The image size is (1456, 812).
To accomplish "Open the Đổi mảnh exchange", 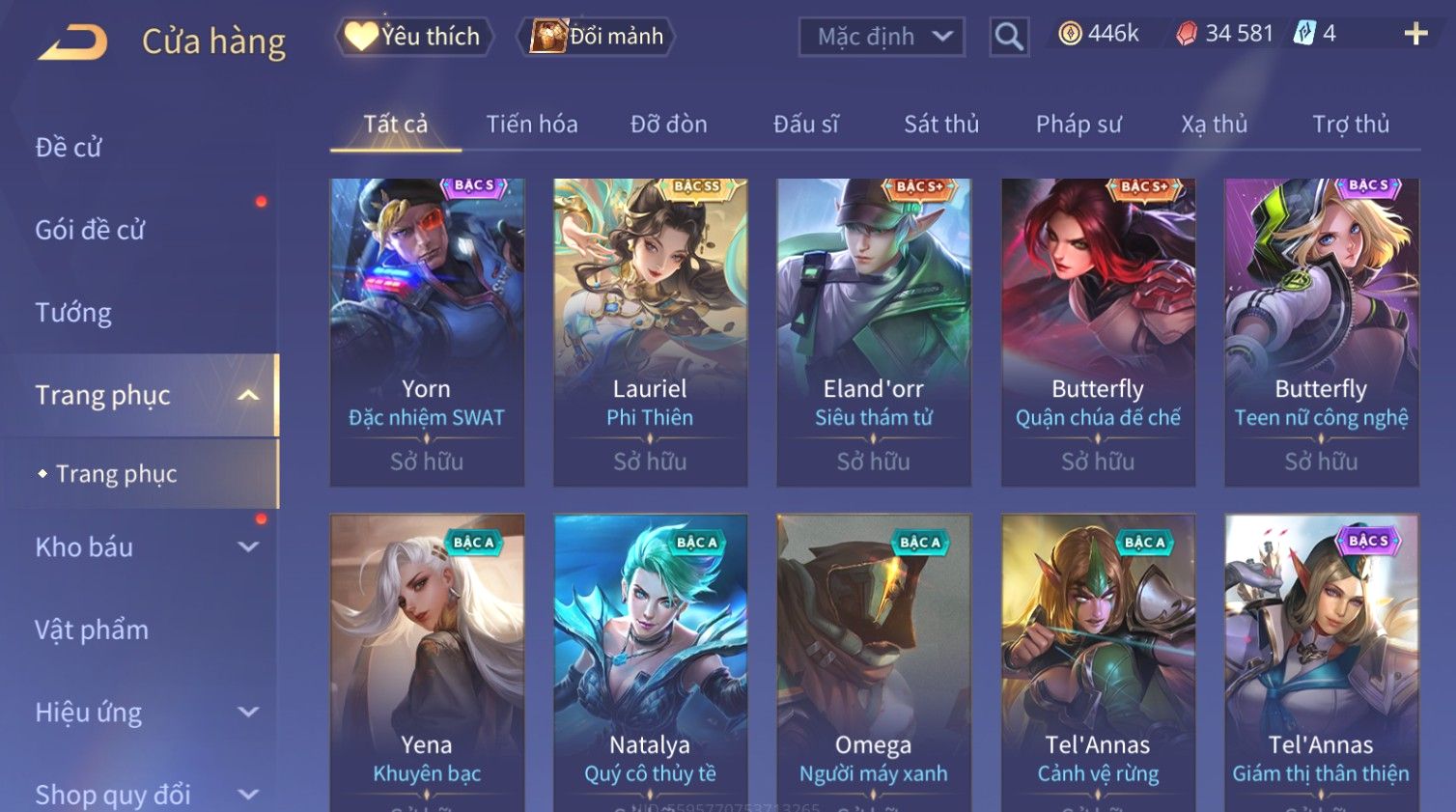I will click(598, 37).
